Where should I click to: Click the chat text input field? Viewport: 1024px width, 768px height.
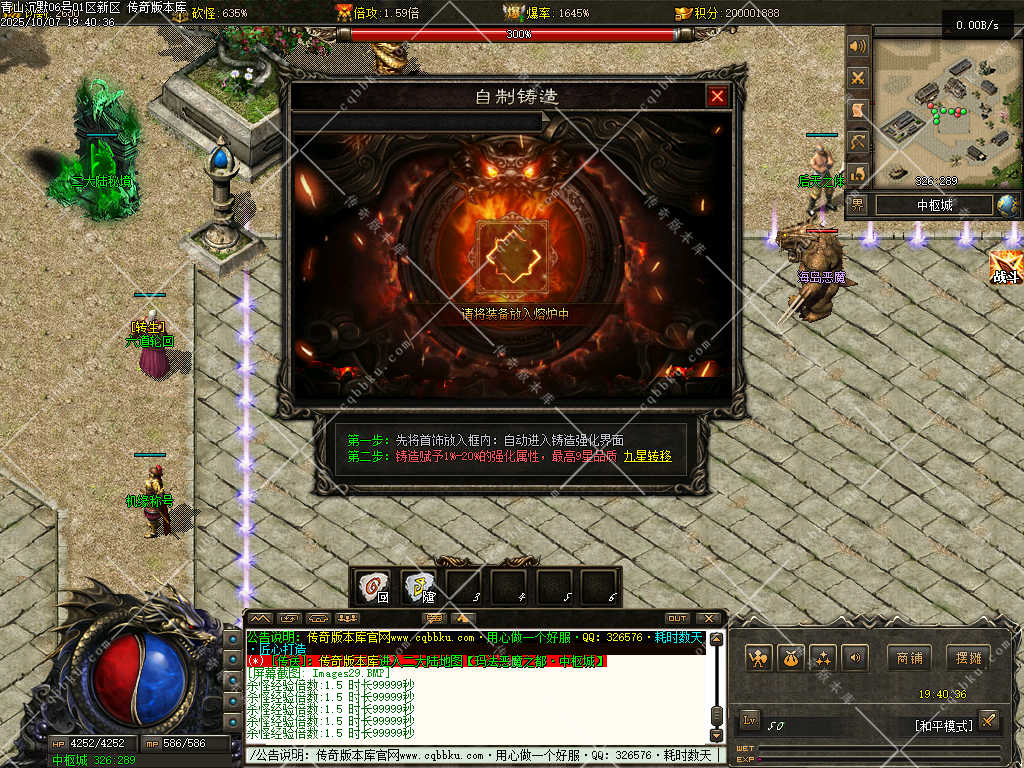pyautogui.click(x=480, y=755)
